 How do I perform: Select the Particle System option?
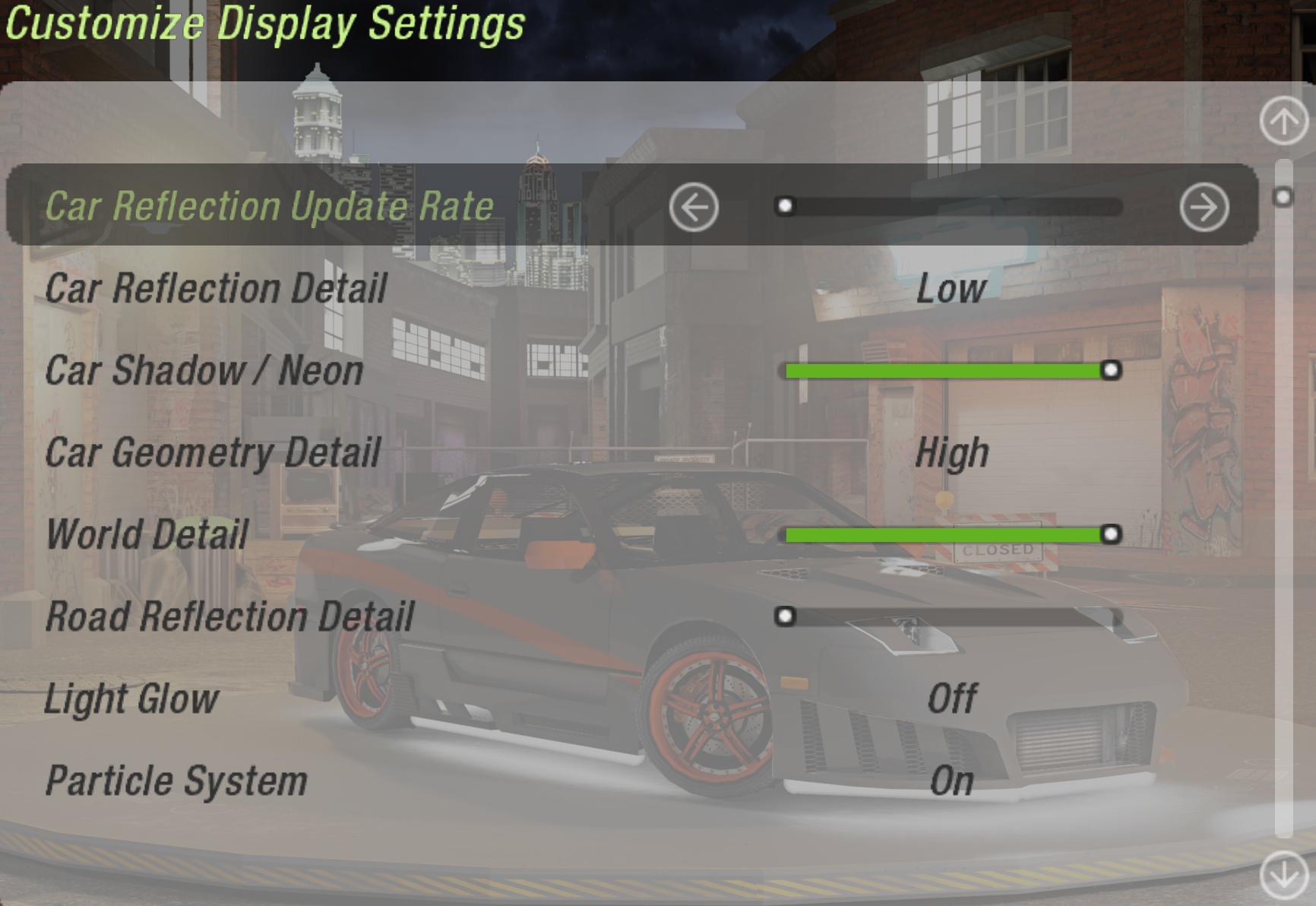tap(176, 781)
